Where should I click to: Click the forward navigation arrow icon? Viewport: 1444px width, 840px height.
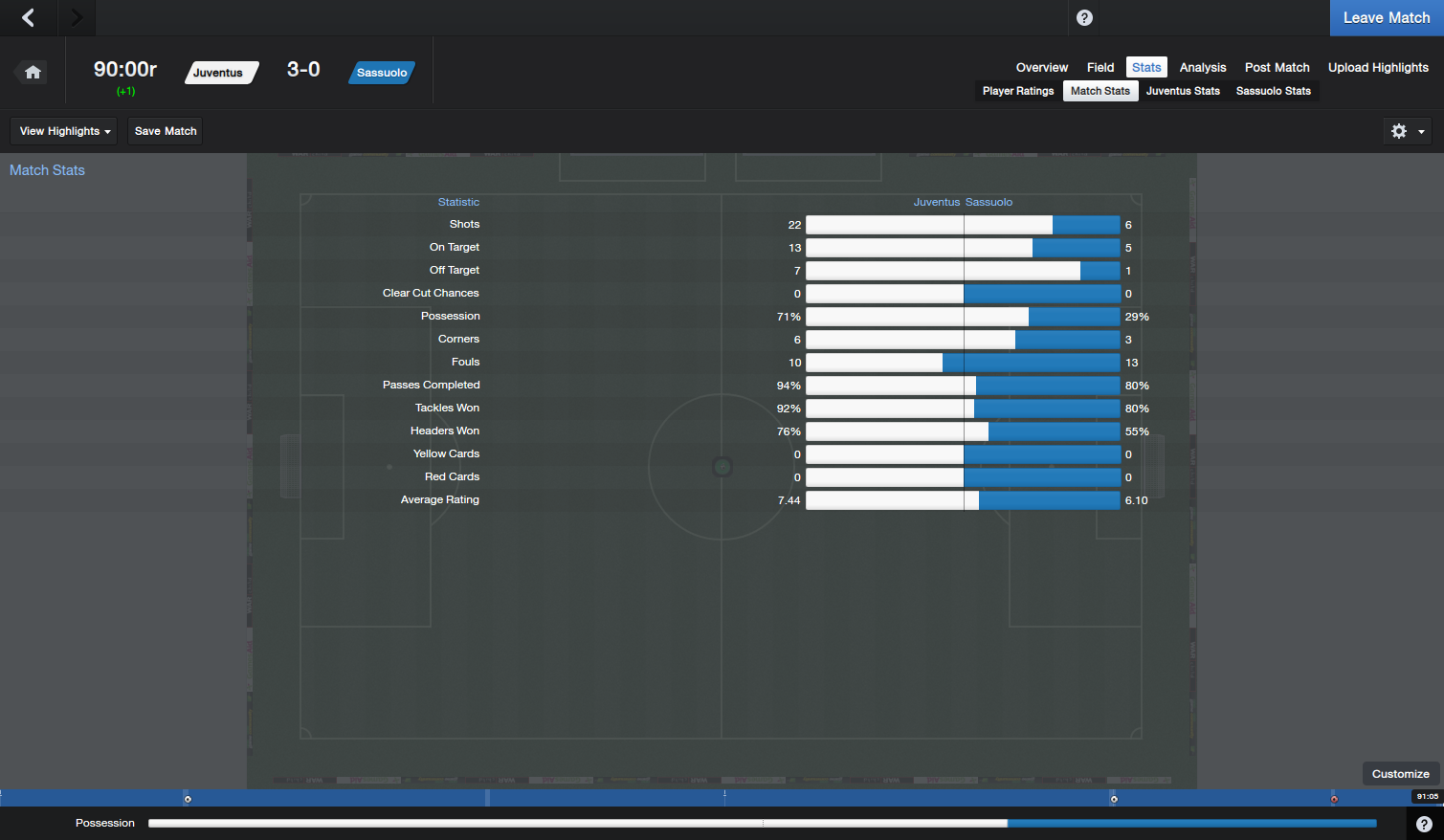click(x=77, y=17)
